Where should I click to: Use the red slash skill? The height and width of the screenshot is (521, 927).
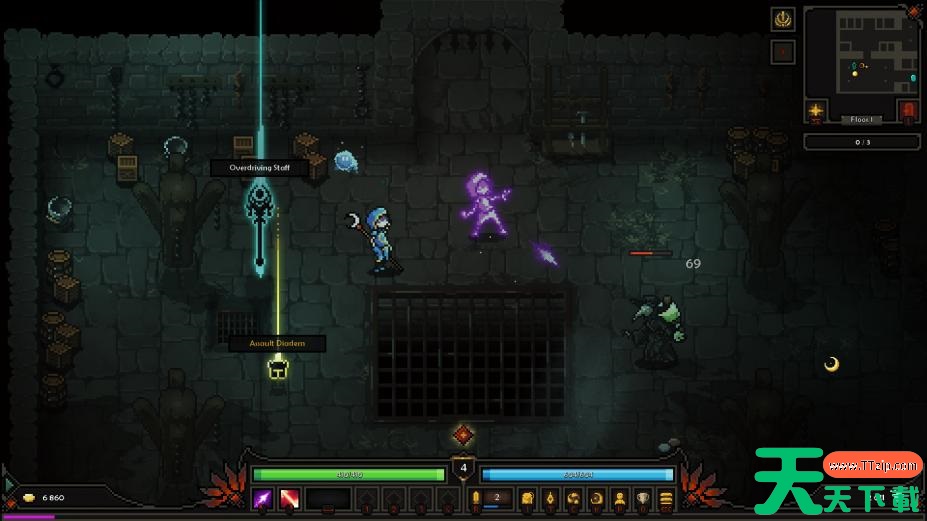(289, 498)
